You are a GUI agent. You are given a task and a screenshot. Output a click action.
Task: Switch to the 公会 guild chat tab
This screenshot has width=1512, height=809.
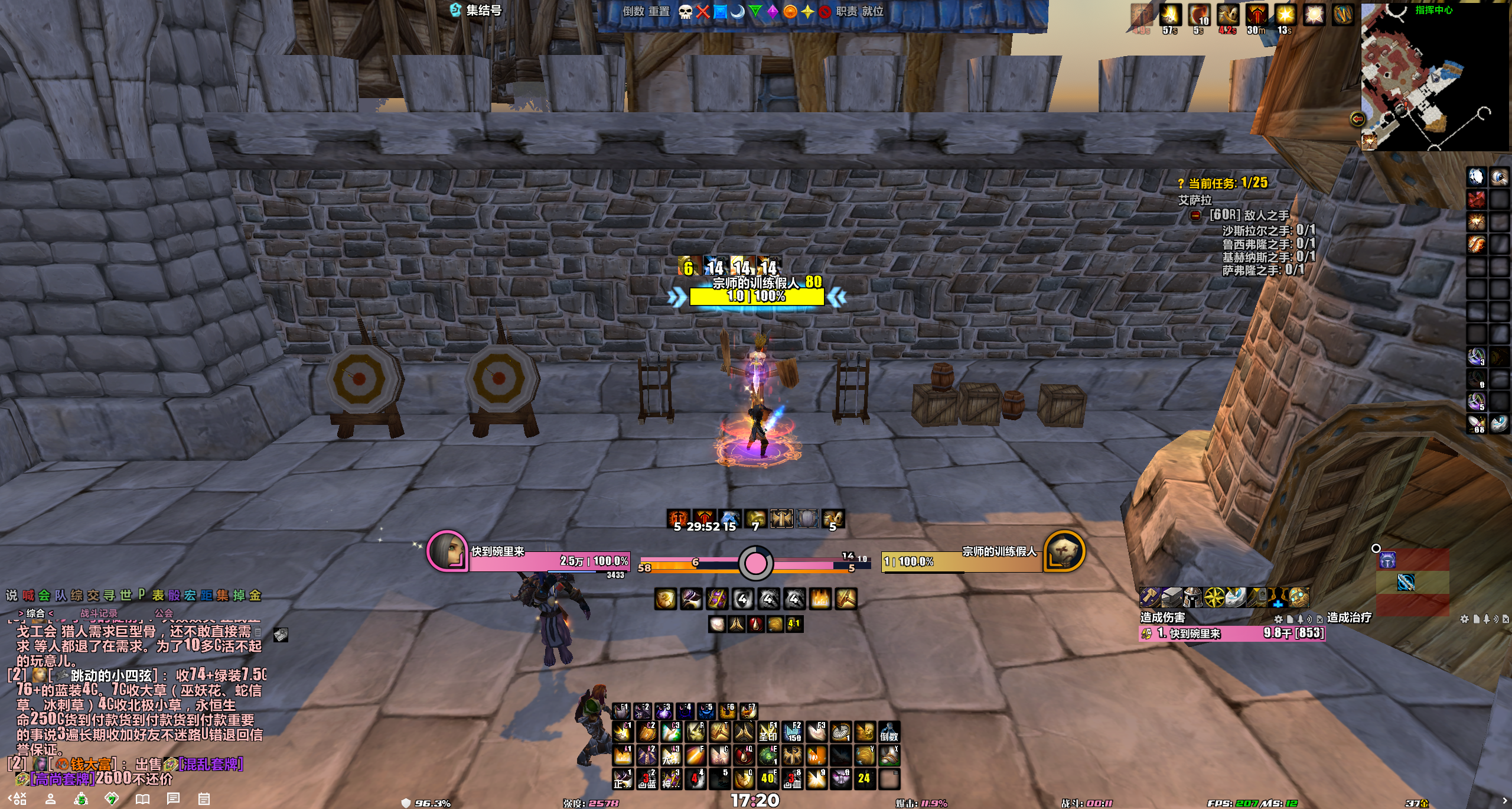(164, 613)
